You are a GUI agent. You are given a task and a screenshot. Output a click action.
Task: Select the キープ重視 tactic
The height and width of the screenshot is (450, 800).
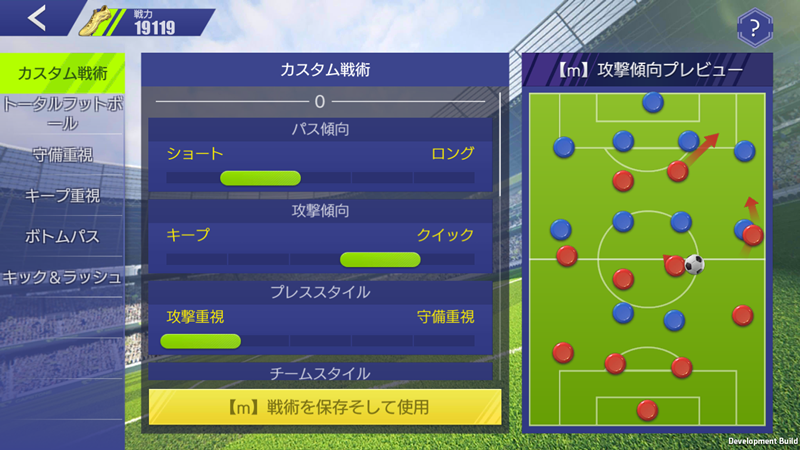pyautogui.click(x=62, y=196)
